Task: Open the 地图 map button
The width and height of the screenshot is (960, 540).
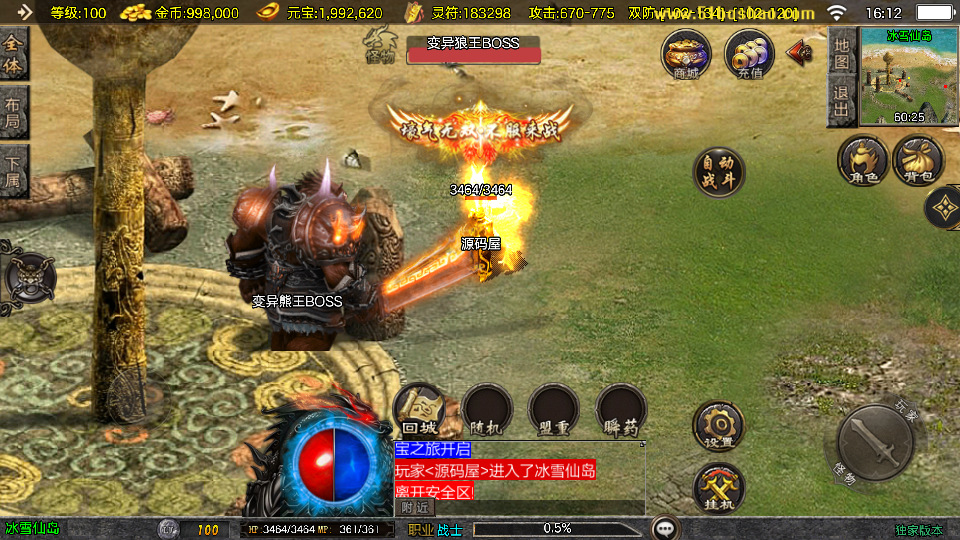Action: 841,52
